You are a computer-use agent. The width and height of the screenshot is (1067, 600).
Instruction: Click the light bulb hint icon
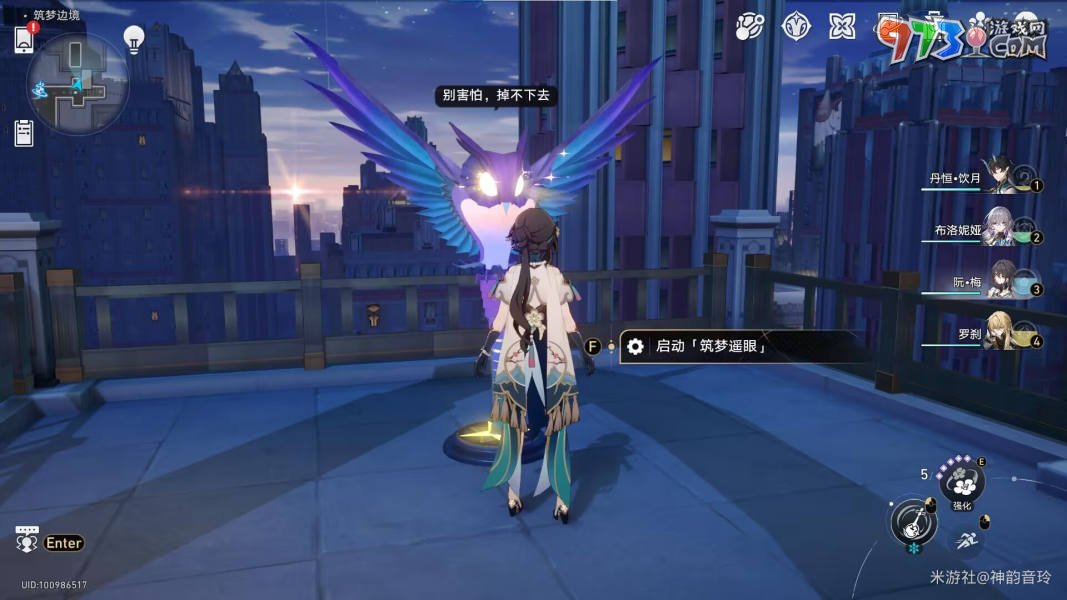(133, 39)
